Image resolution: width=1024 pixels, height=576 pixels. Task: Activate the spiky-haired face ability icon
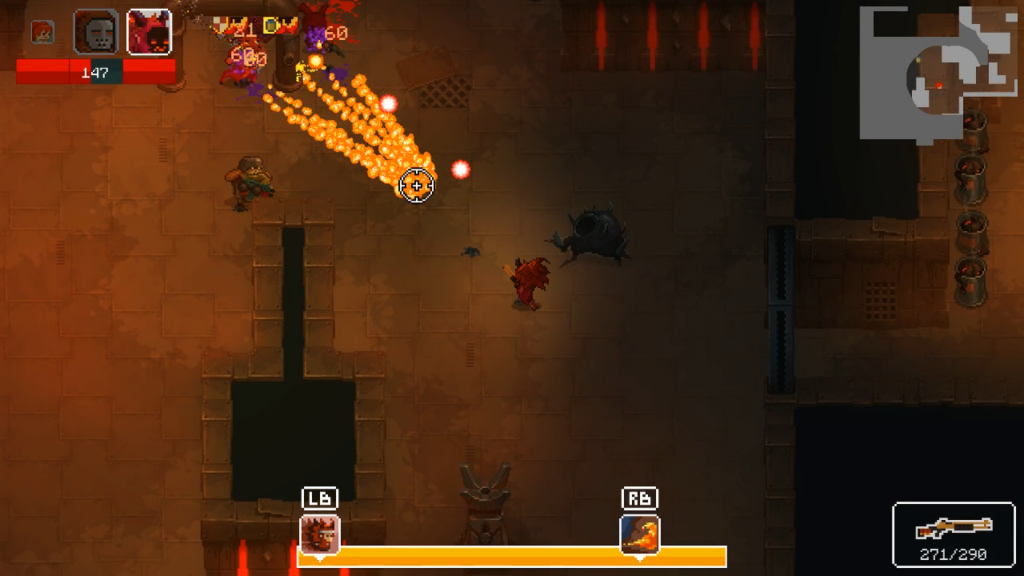click(320, 533)
